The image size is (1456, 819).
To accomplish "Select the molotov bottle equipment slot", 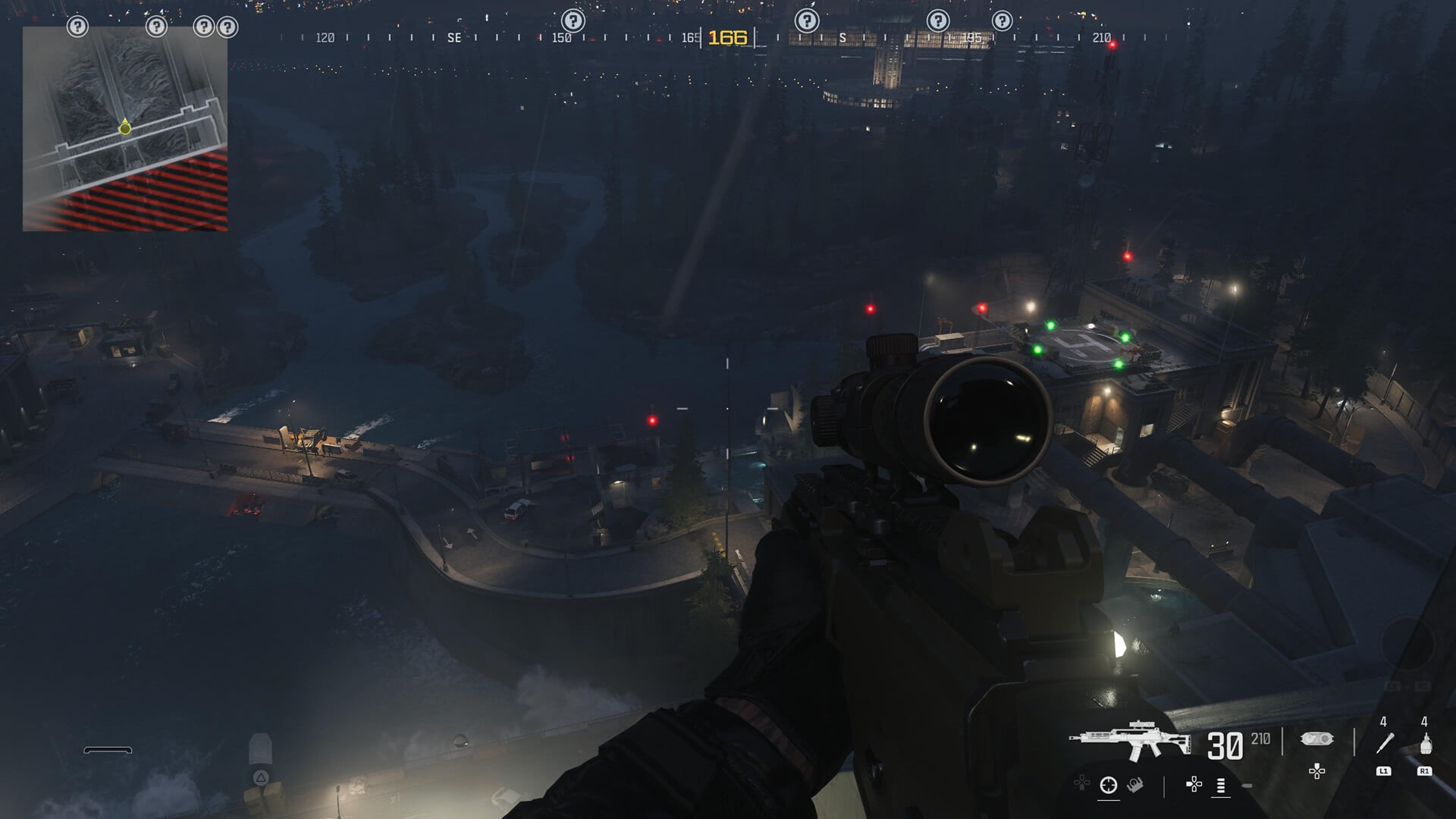I will pos(1425,743).
